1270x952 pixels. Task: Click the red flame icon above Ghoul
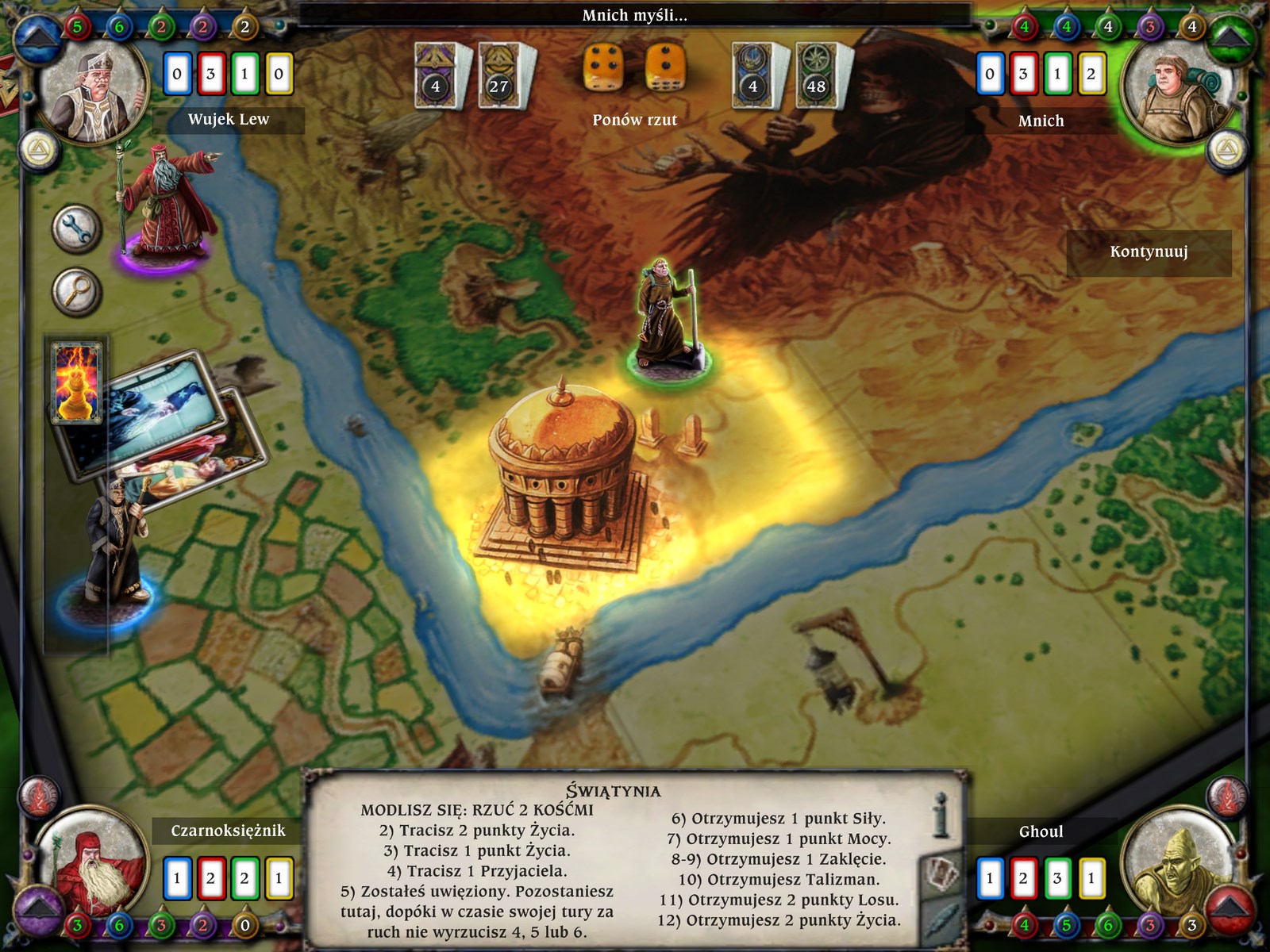(1227, 796)
